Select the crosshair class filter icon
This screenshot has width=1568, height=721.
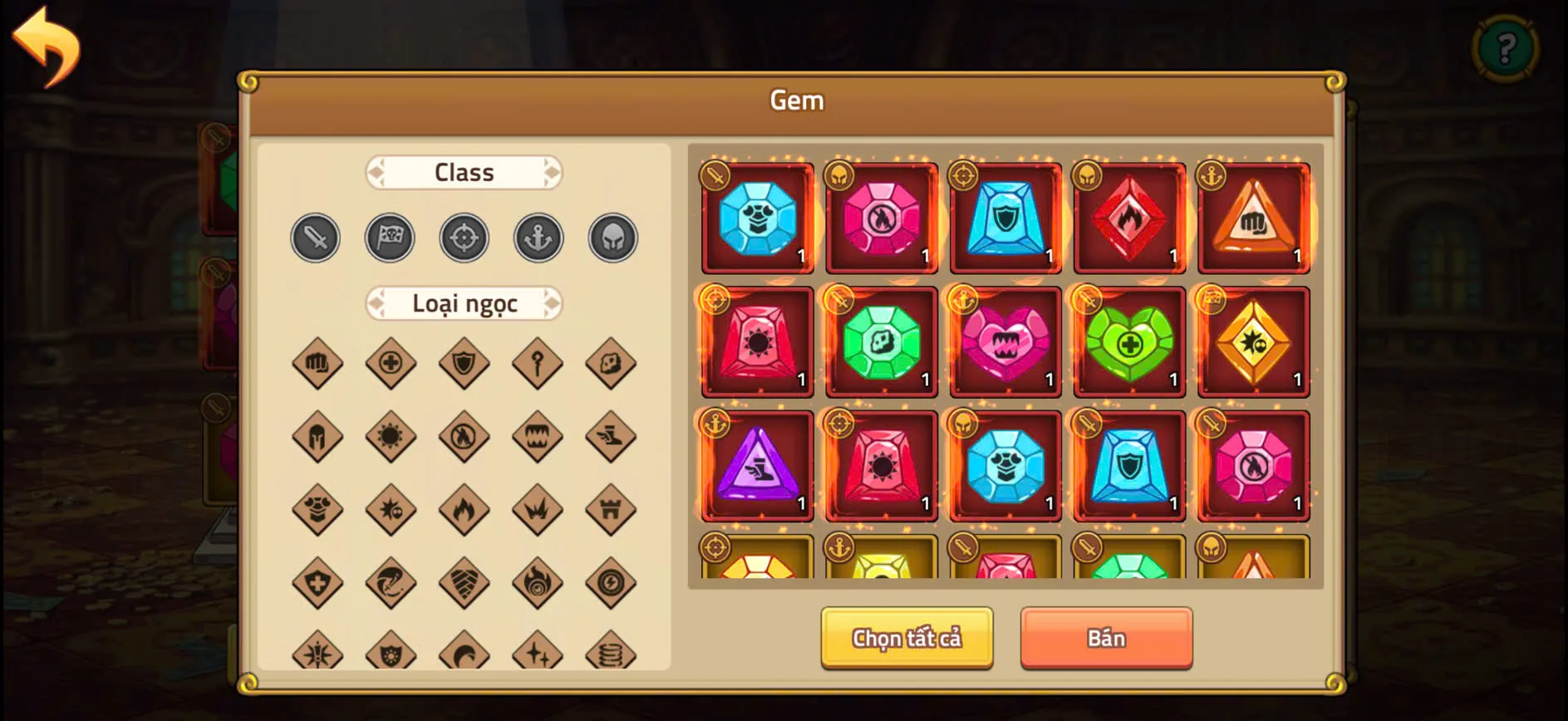point(464,238)
